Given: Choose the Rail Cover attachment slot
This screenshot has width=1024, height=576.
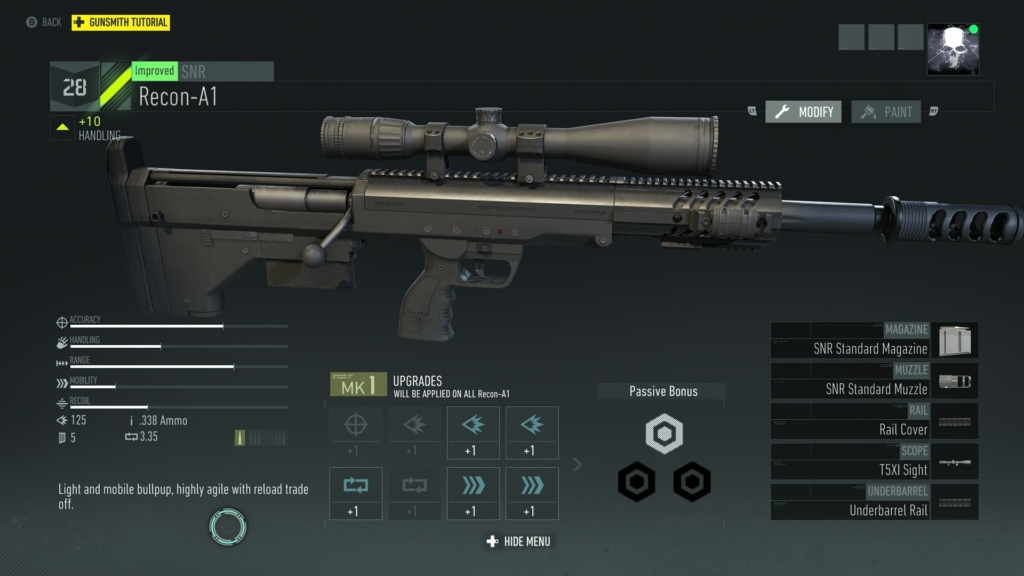Looking at the screenshot, I should pyautogui.click(x=875, y=421).
